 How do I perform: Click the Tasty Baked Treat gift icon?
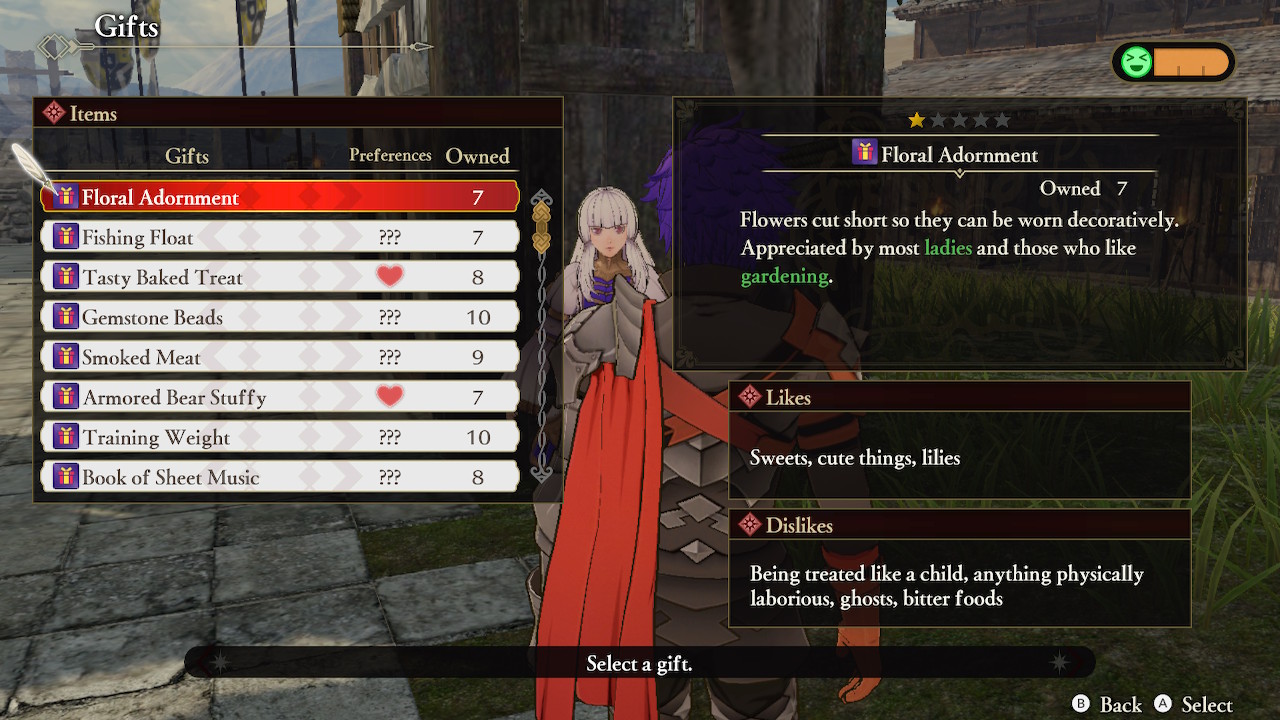click(65, 276)
